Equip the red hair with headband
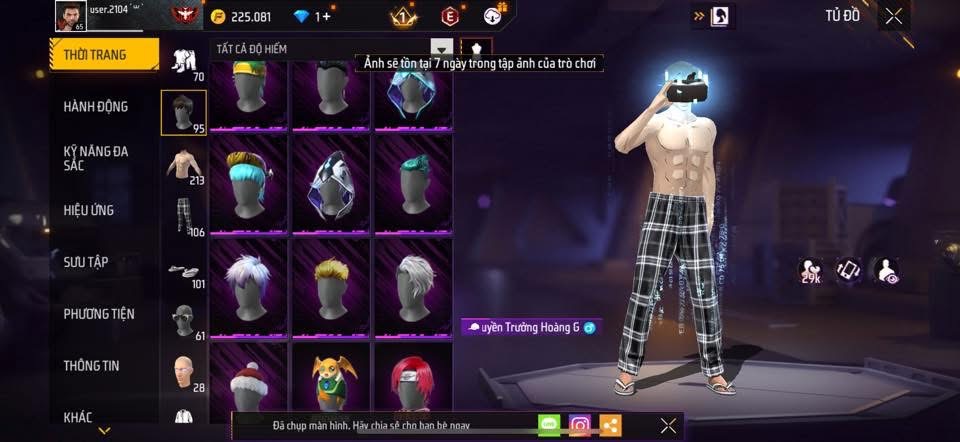The height and width of the screenshot is (442, 960). pyautogui.click(x=413, y=385)
